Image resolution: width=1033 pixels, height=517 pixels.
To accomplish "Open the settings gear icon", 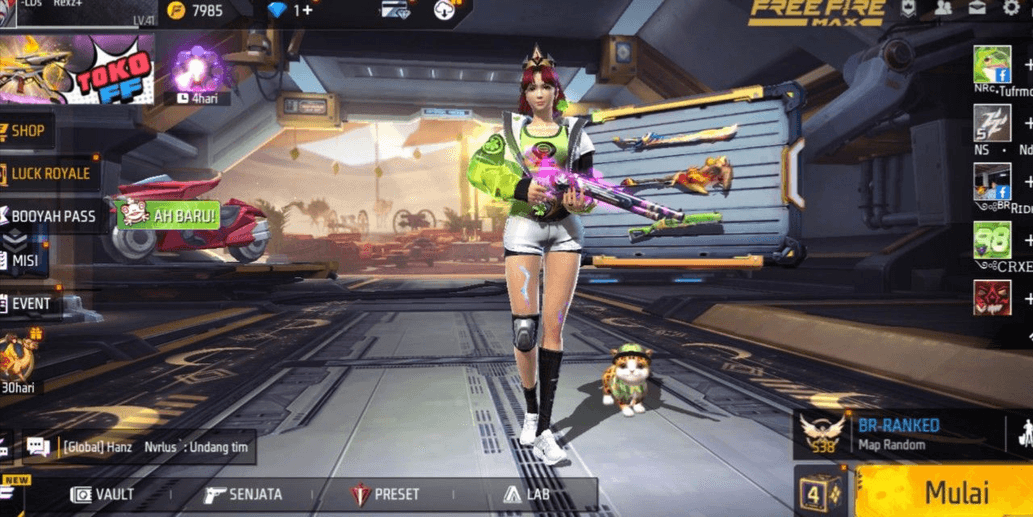I will [1011, 9].
